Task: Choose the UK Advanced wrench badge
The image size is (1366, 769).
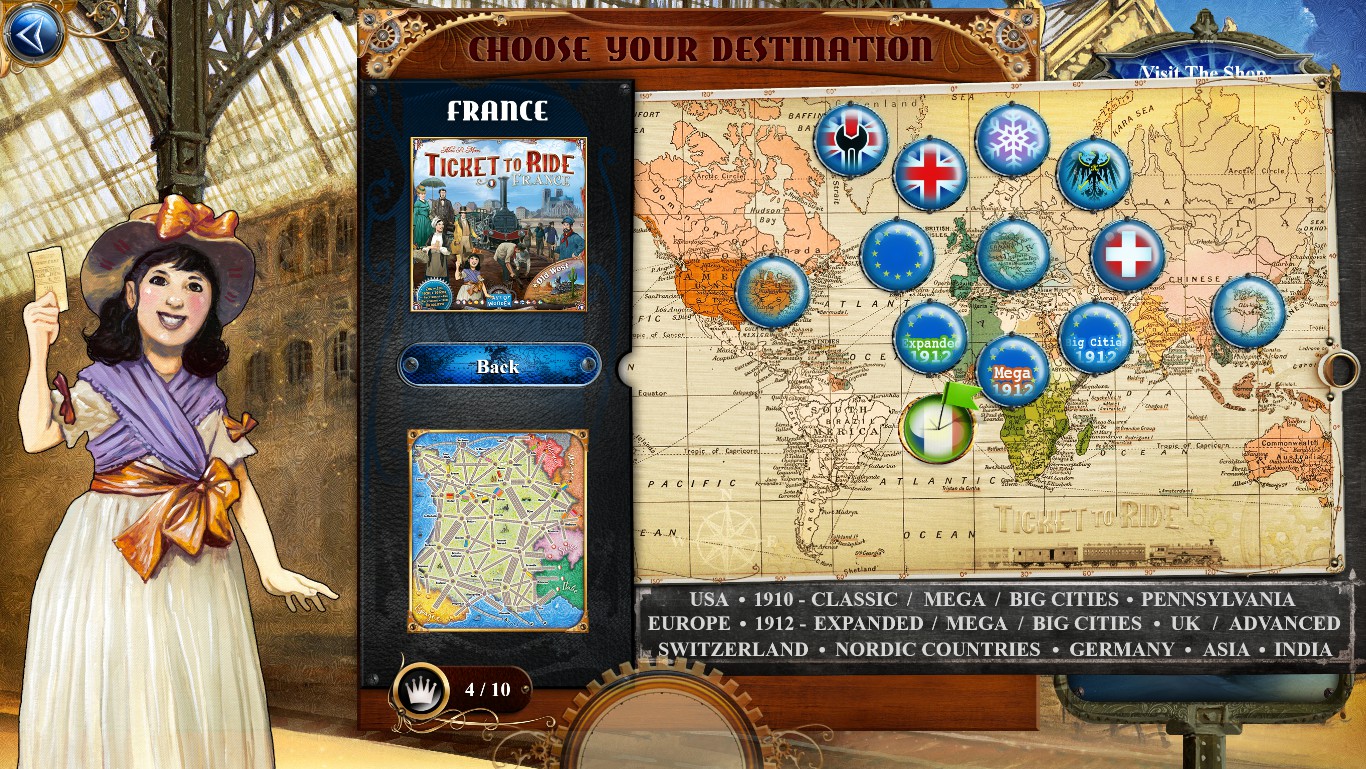Action: tap(851, 139)
